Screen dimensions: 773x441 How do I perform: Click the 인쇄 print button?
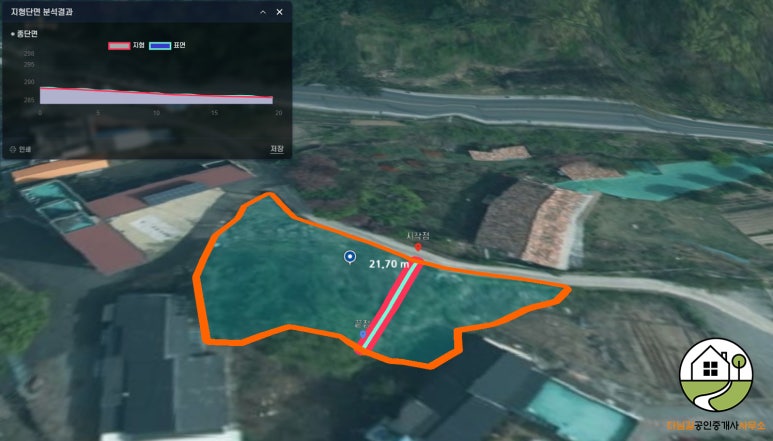pos(20,149)
